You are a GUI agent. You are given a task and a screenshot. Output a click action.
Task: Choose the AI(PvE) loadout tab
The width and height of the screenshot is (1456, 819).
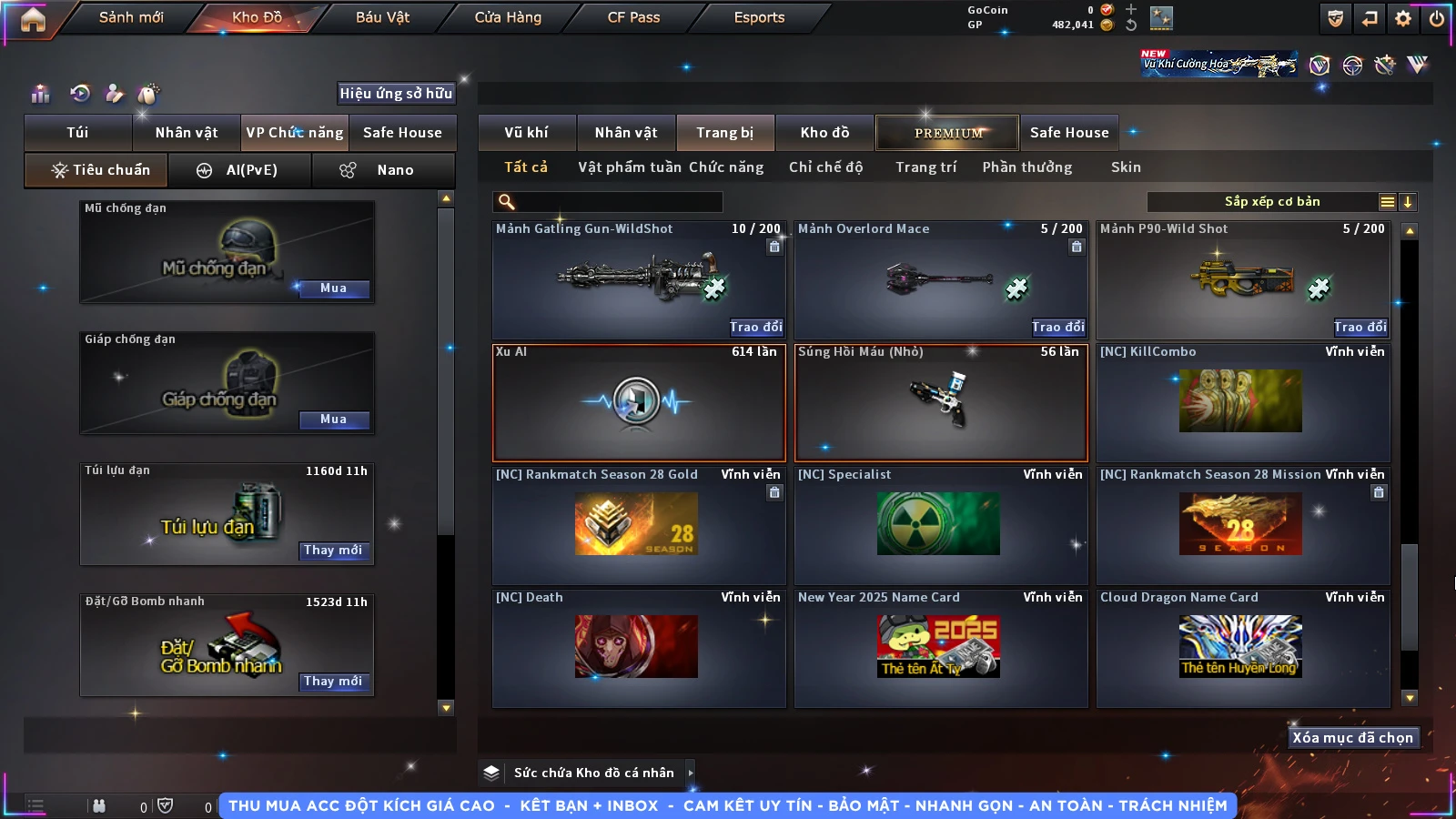pyautogui.click(x=239, y=170)
